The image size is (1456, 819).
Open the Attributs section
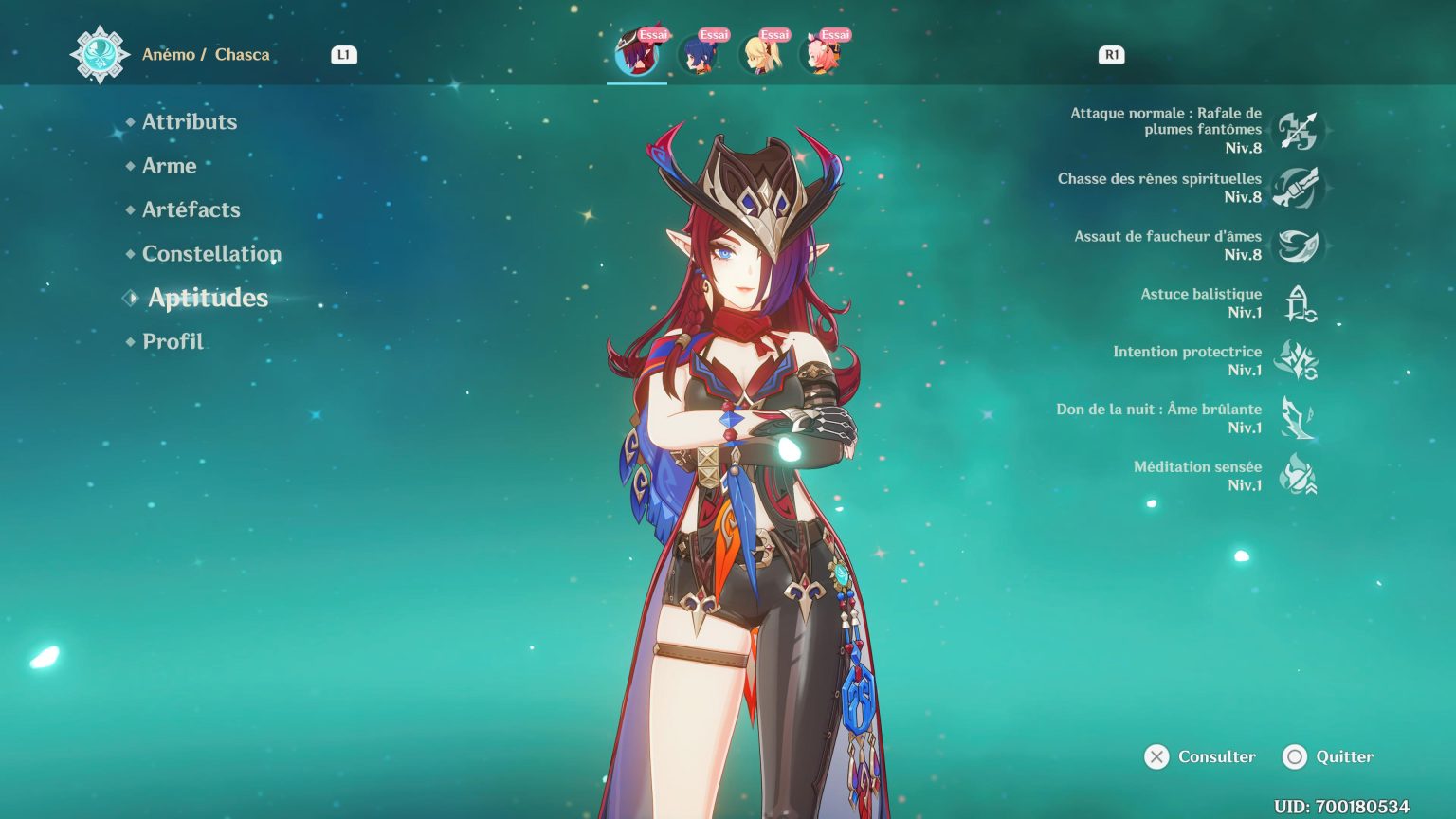coord(189,121)
